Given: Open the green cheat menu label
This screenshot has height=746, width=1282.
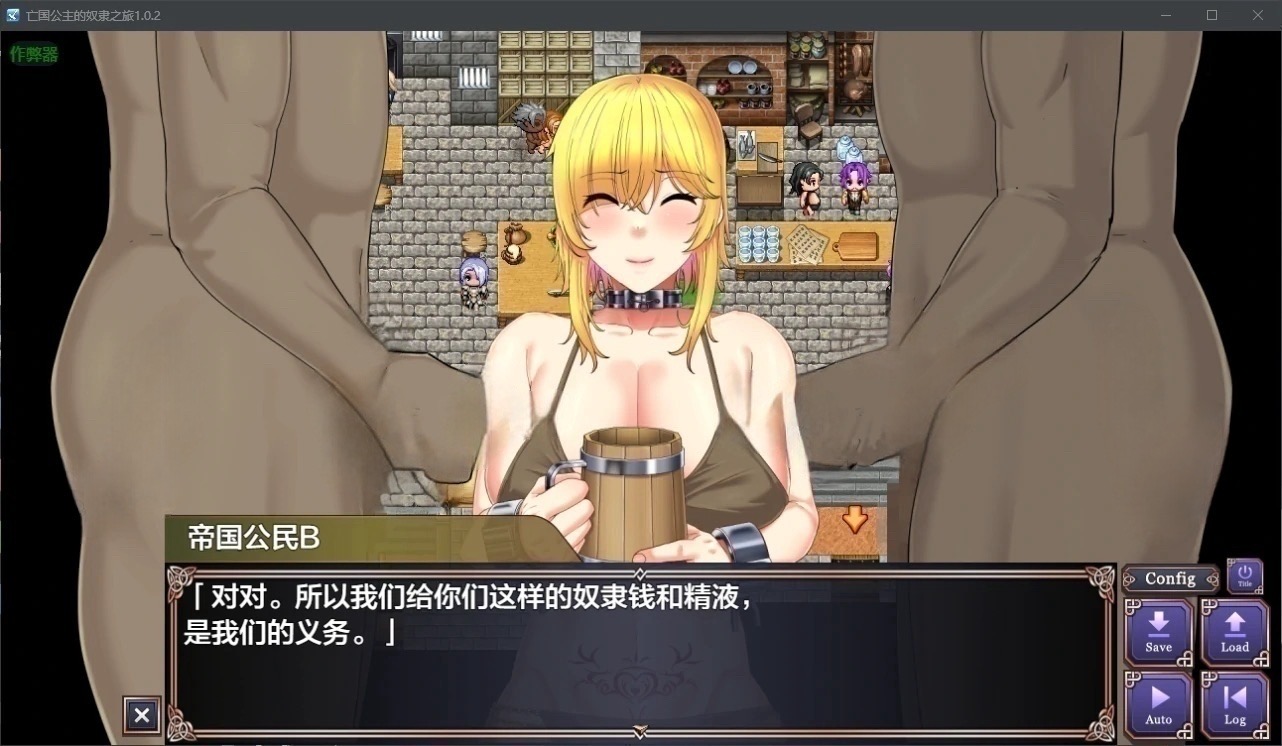Looking at the screenshot, I should coord(34,54).
